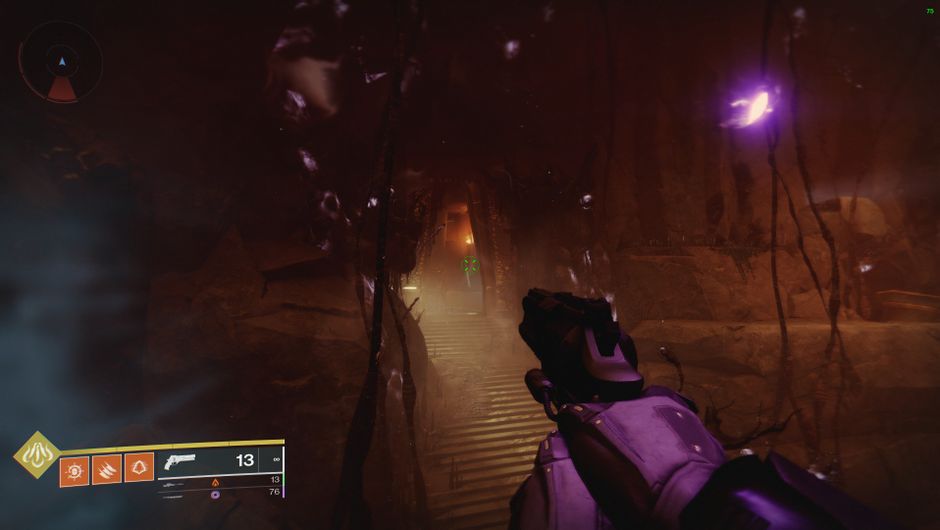Select the grenade ability icon

point(75,469)
